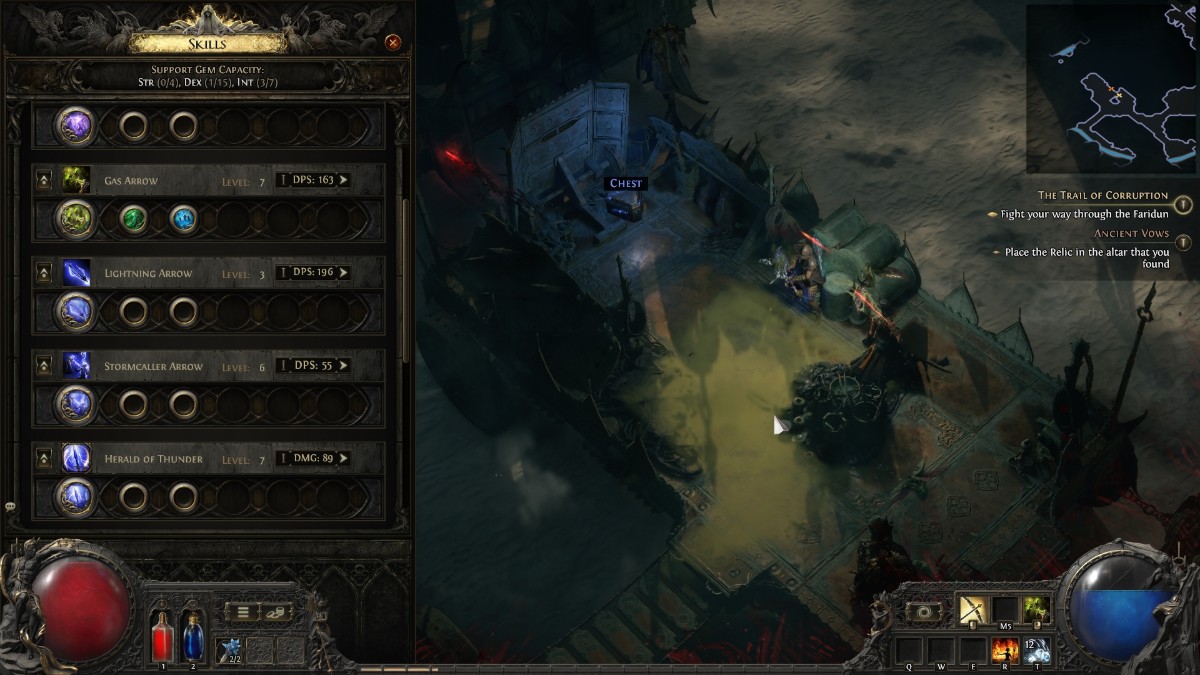Open the minimap overlay
Screen dimensions: 1200x675
1111,88
